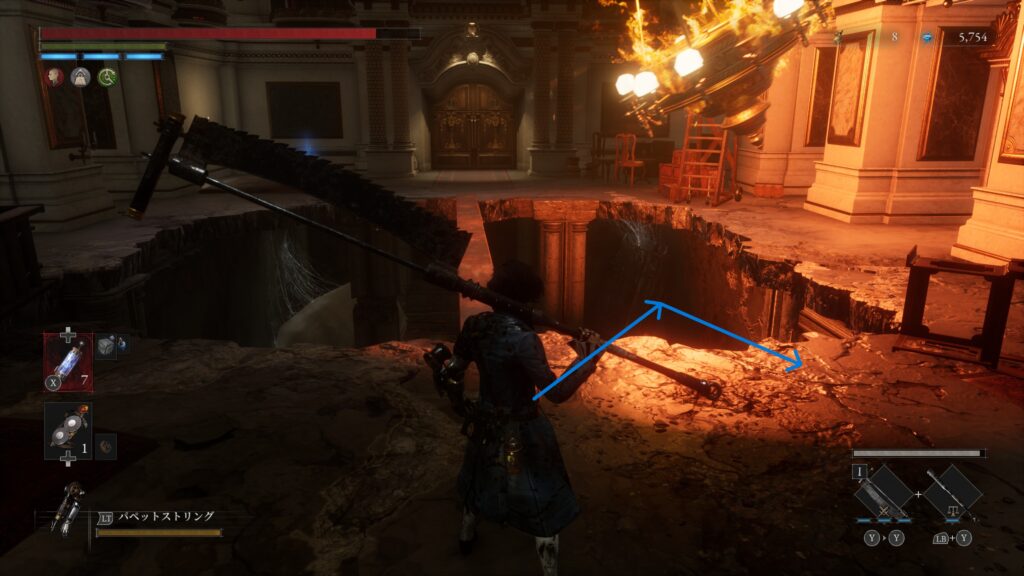Click the blue Ergo currency icon
The width and height of the screenshot is (1024, 576).
click(x=928, y=37)
